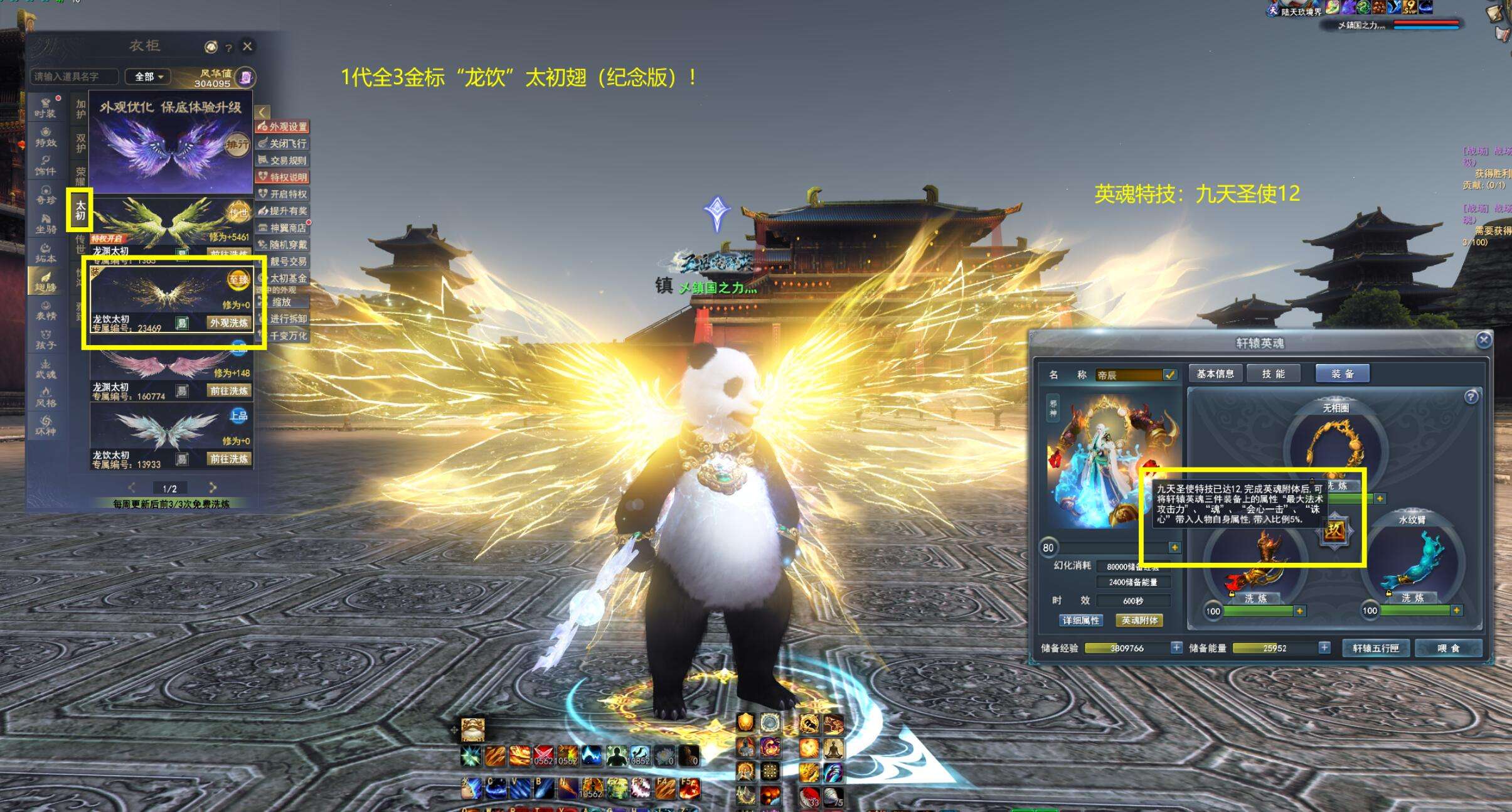The width and height of the screenshot is (1512, 812).
Task: Close the 衣柜 wardrobe panel
Action: (x=248, y=46)
